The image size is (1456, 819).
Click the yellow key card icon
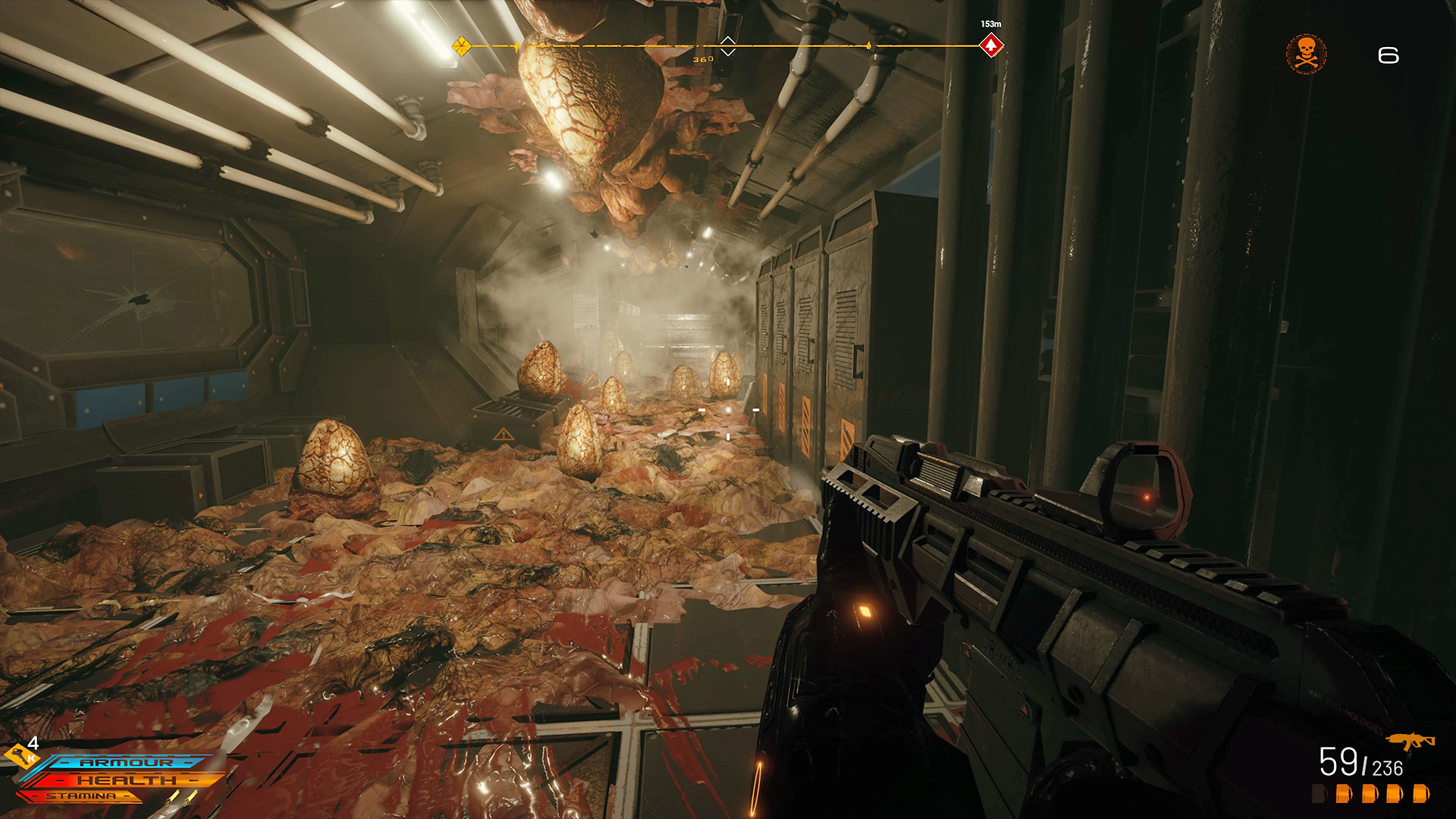20,755
